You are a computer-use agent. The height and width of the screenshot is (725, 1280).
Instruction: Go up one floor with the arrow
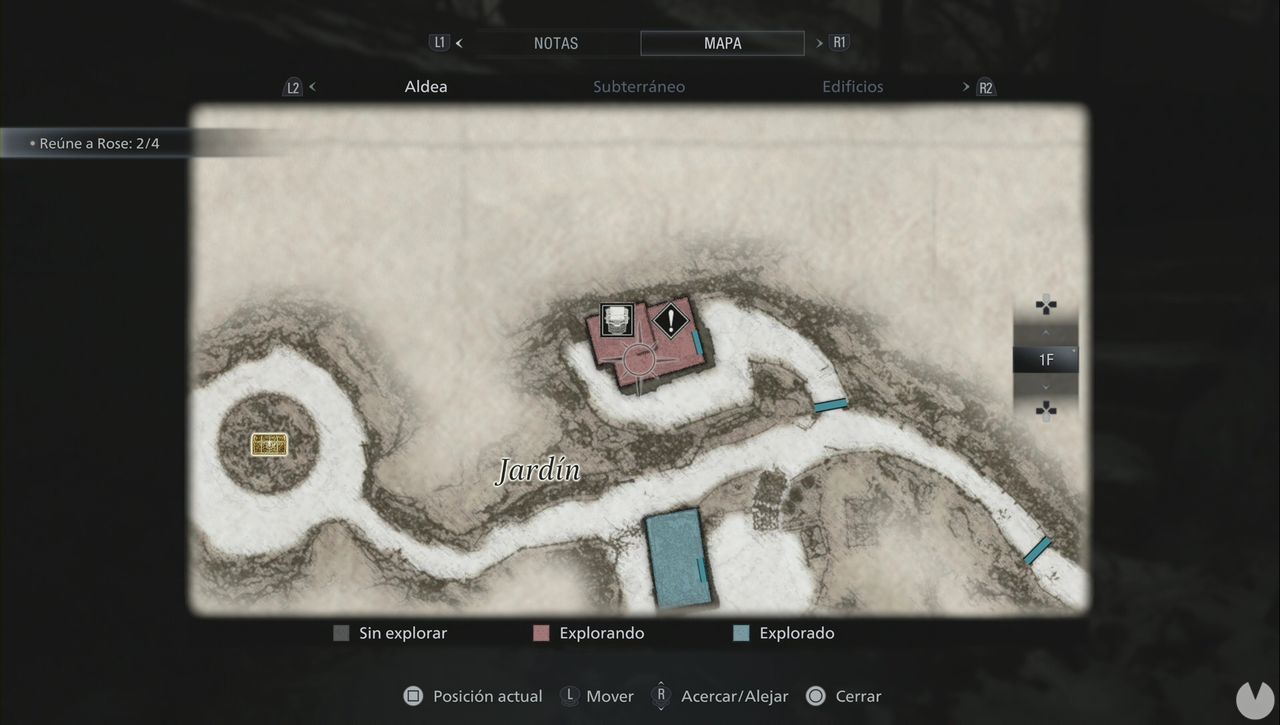coord(1046,331)
